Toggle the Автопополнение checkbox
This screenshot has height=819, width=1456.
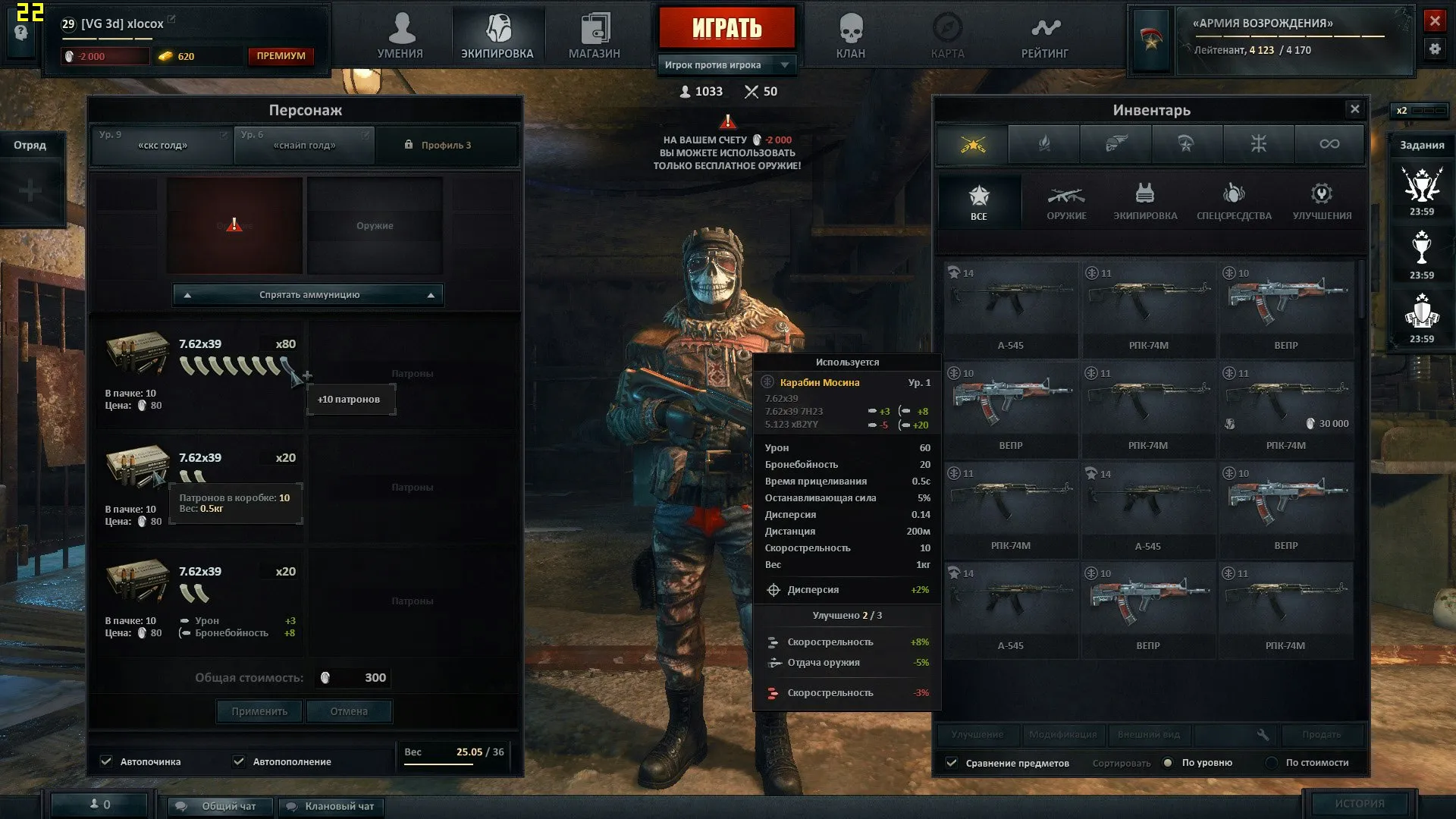point(239,761)
